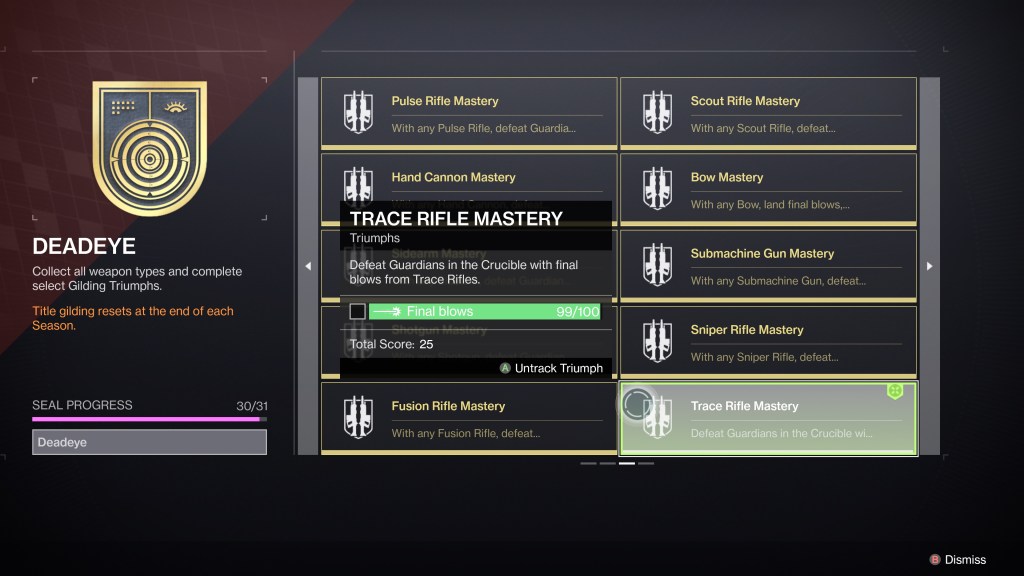The image size is (1024, 576).
Task: Select the Scout Rifle Mastery triumph
Action: 768,113
